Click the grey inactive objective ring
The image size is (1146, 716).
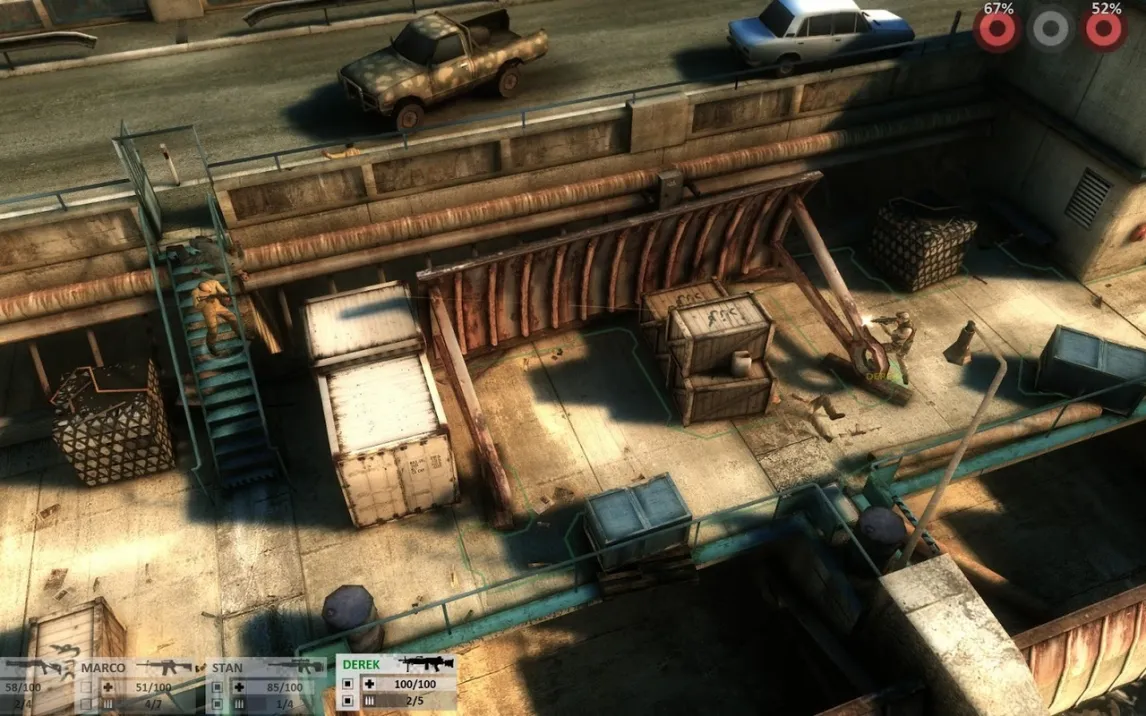point(1051,29)
